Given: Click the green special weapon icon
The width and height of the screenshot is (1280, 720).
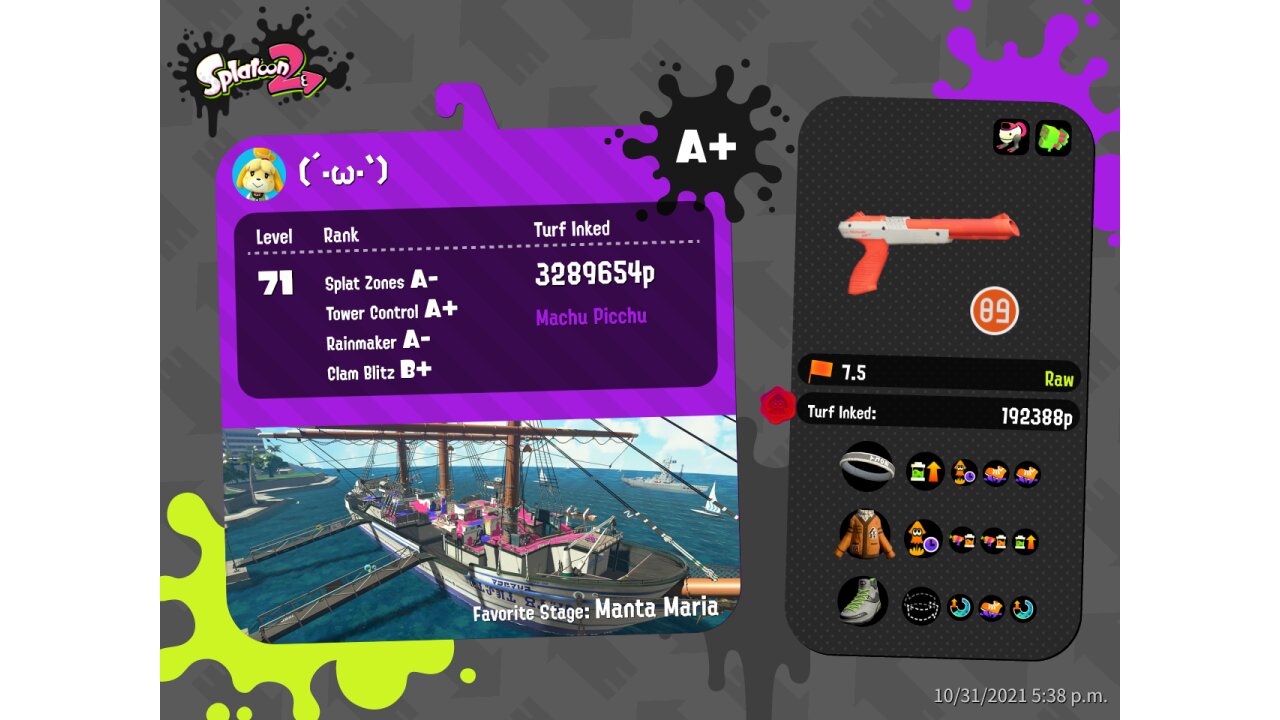Looking at the screenshot, I should tap(1053, 138).
